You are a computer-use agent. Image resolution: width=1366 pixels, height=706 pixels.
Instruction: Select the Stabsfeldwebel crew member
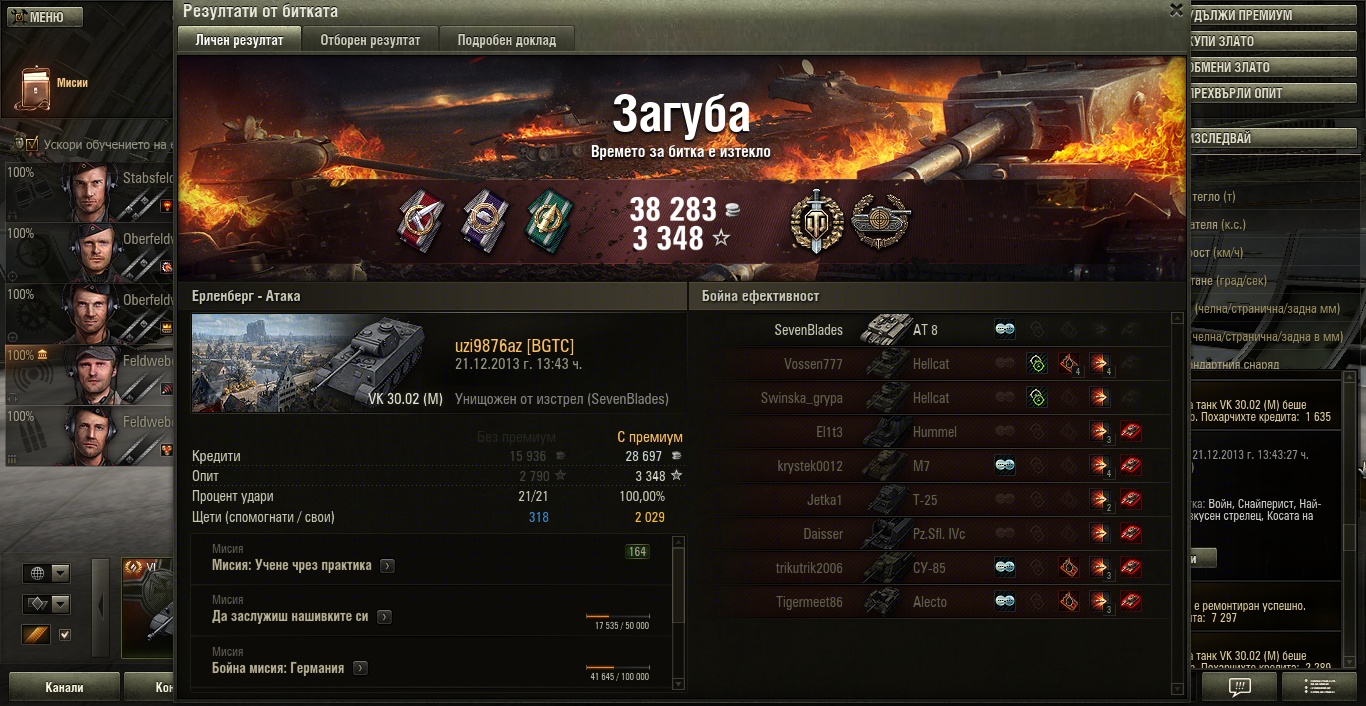point(90,192)
